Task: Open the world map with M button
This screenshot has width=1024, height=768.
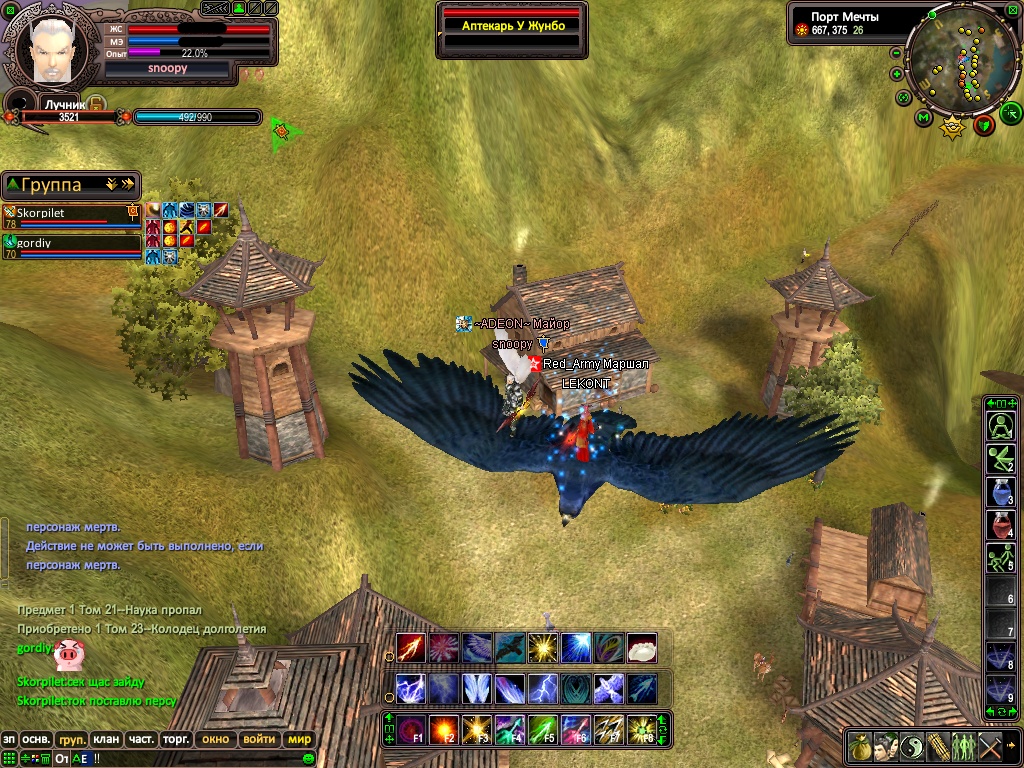Action: 923,118
